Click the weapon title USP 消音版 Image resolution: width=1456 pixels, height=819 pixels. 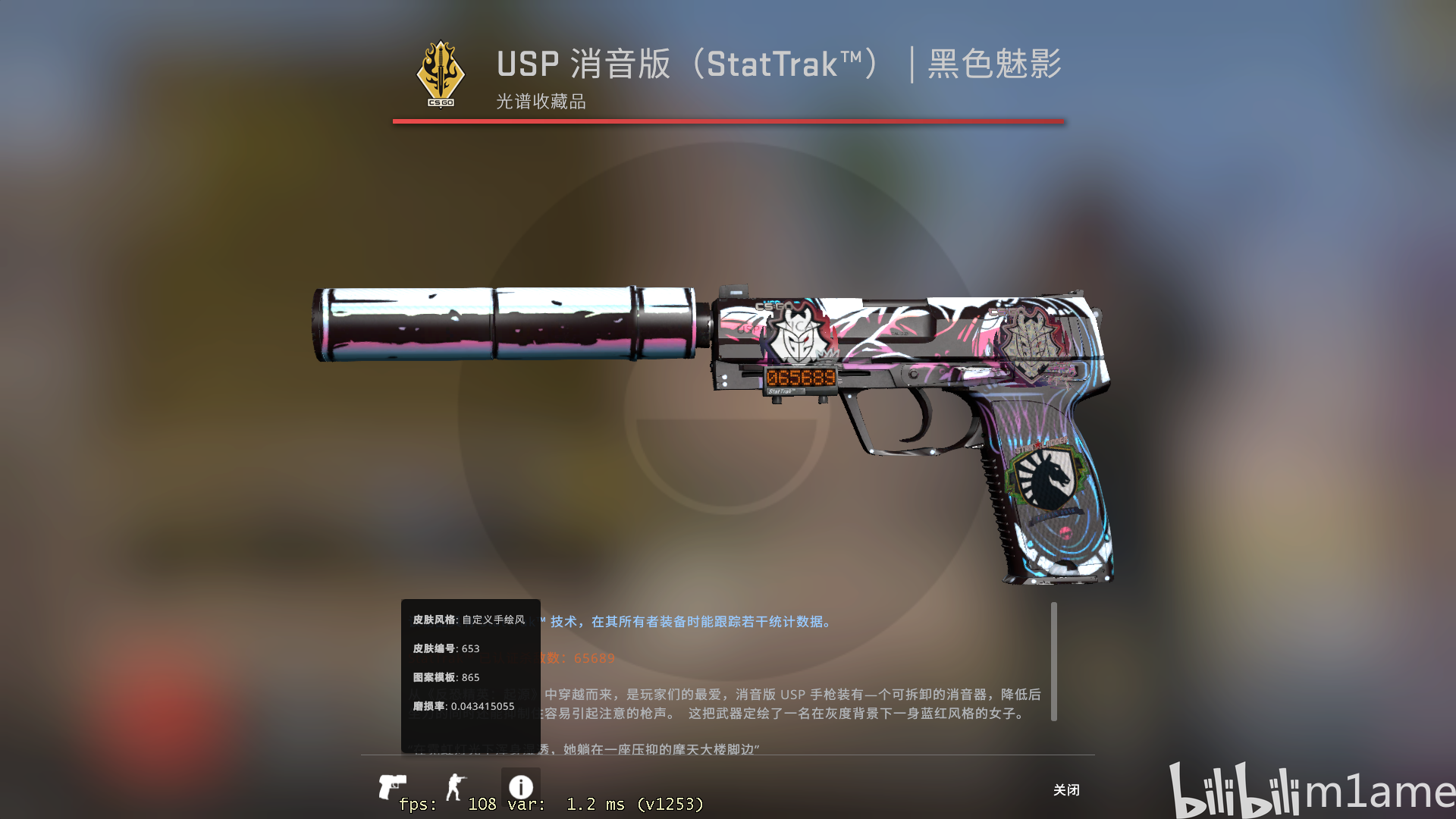(x=584, y=65)
